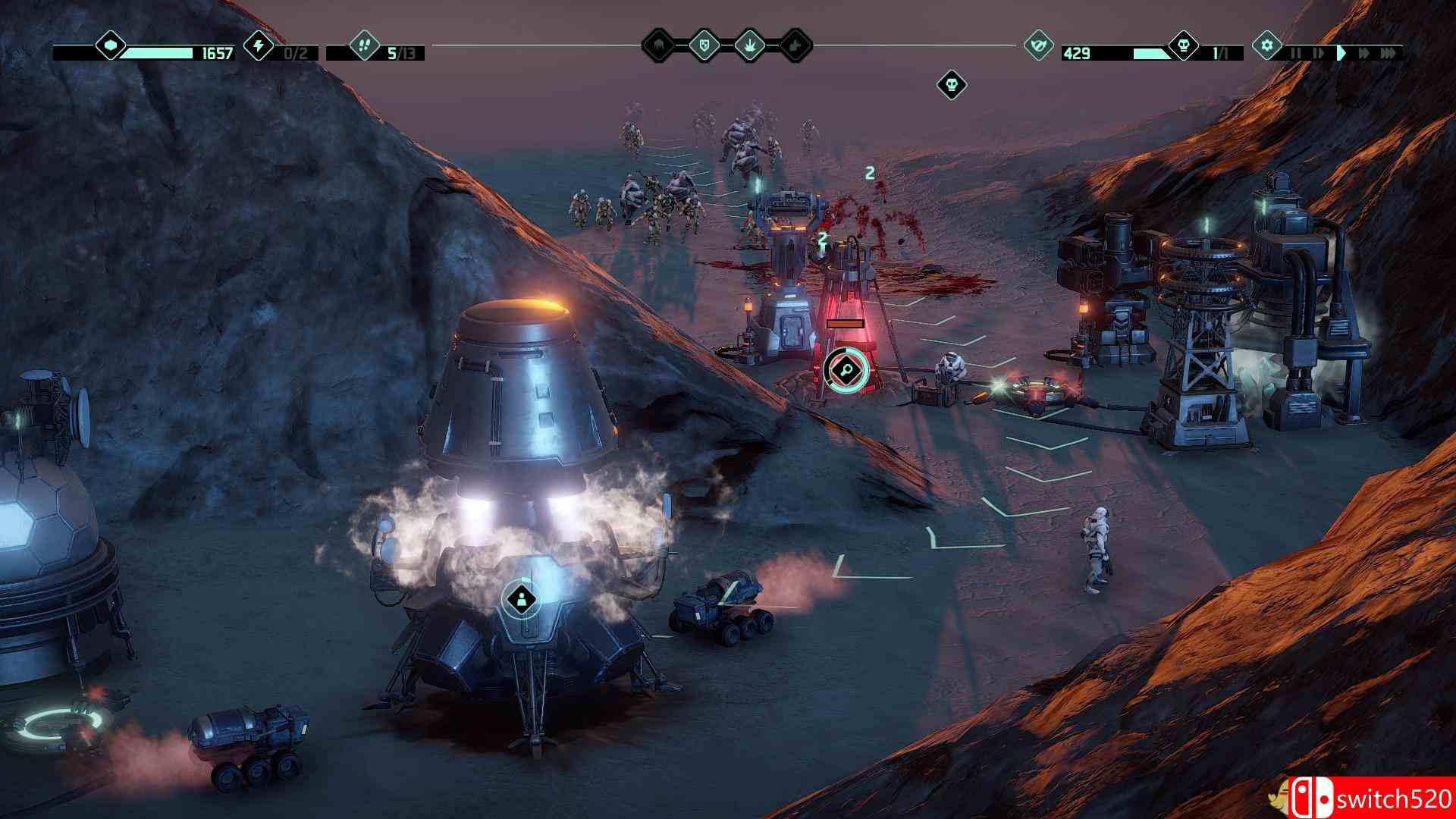Screen dimensions: 1456x819
Task: Enable double-speed fast forward
Action: point(1364,52)
